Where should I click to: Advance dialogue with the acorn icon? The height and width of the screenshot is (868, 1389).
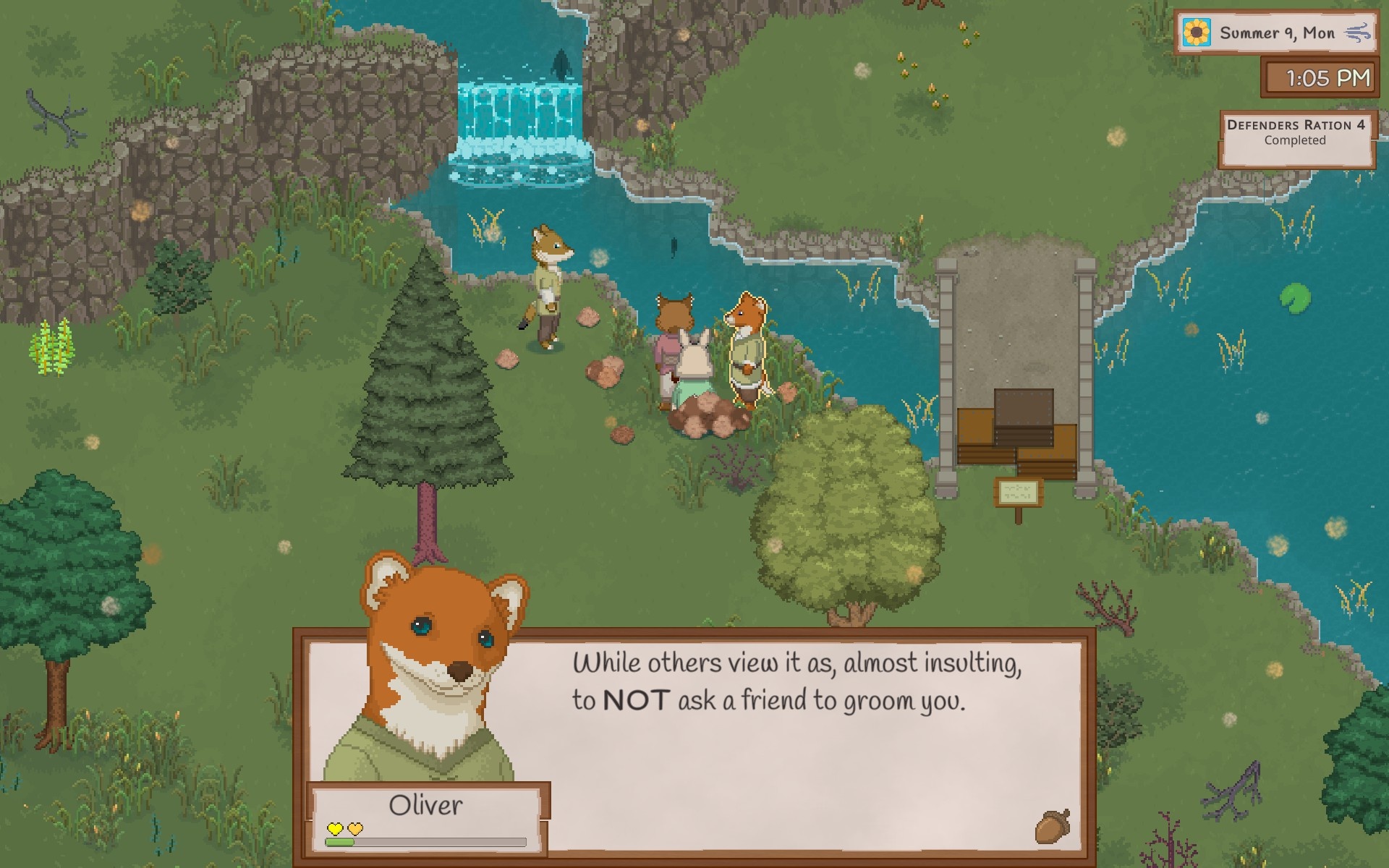coord(1052,826)
